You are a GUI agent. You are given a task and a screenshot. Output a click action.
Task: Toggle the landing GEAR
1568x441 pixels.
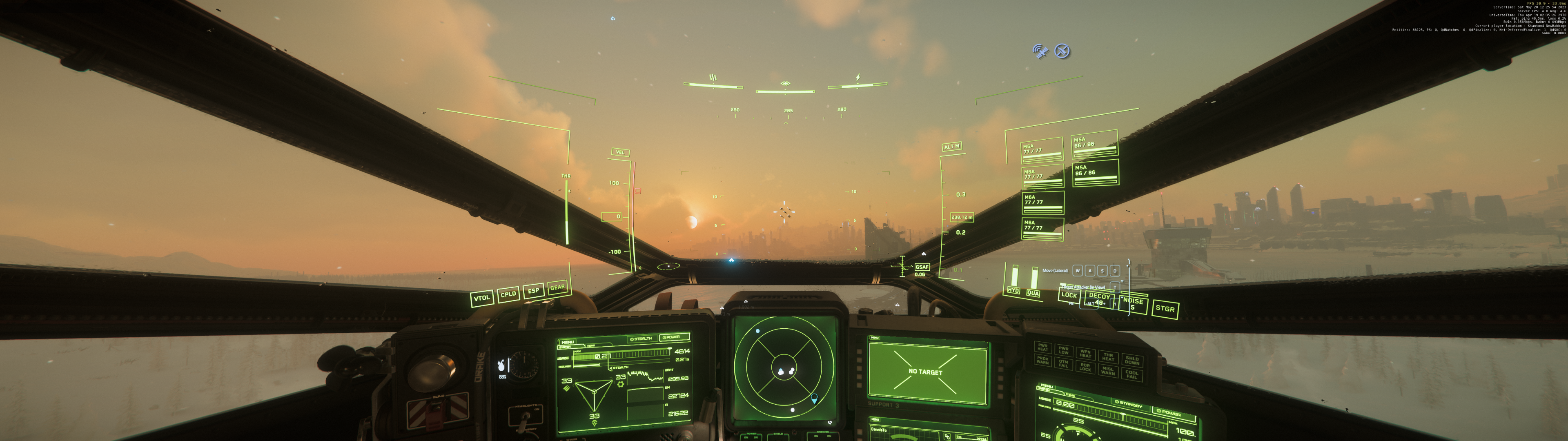tap(557, 289)
